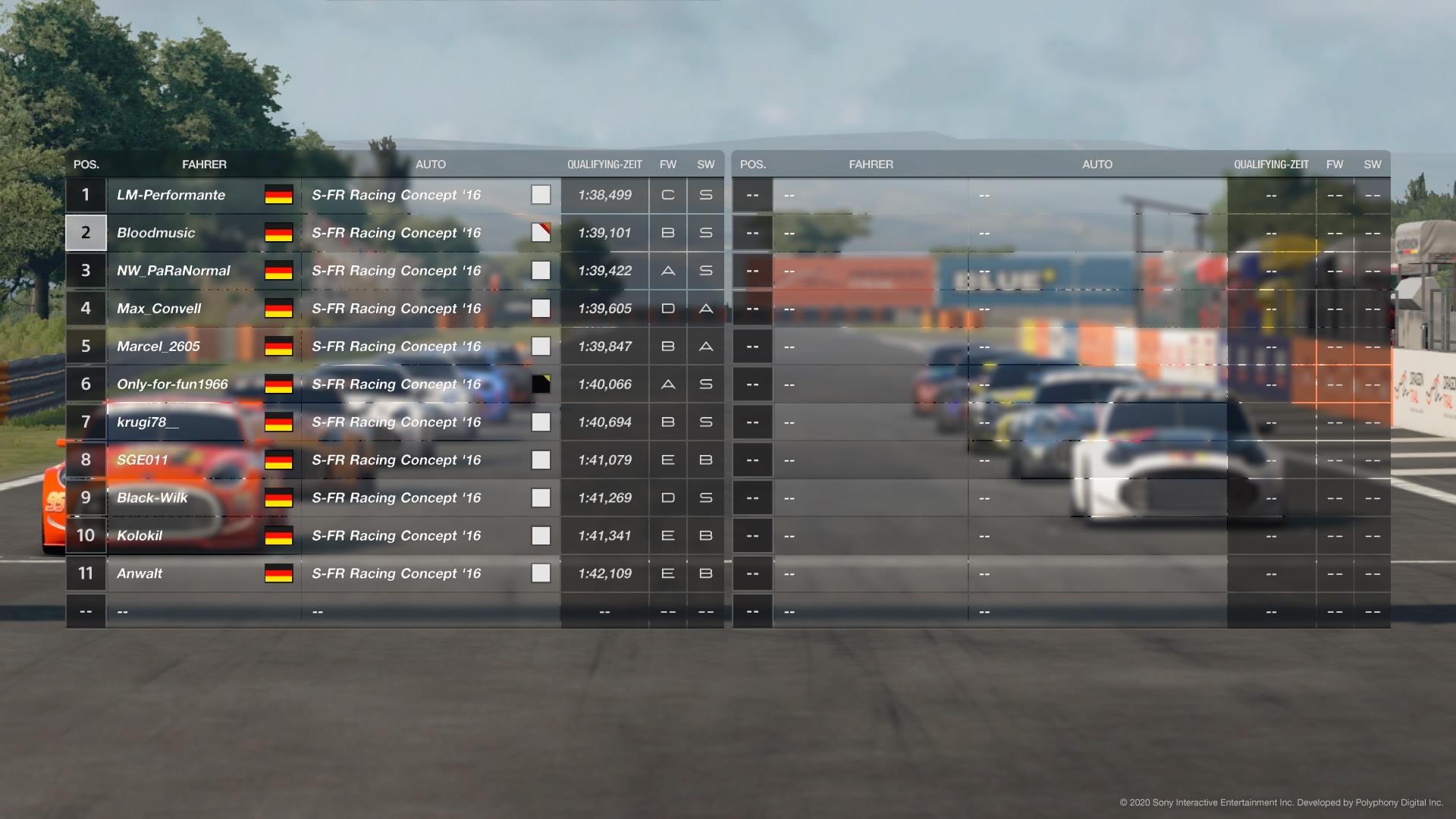Select driver name Marcel_2605
The width and height of the screenshot is (1456, 819).
(x=158, y=346)
